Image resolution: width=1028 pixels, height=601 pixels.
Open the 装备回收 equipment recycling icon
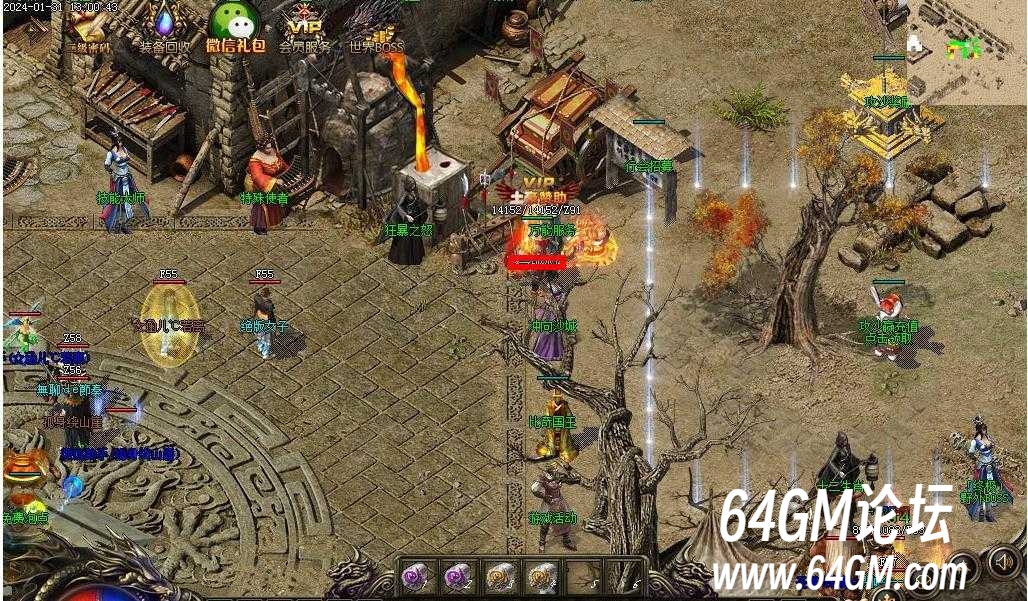click(165, 28)
